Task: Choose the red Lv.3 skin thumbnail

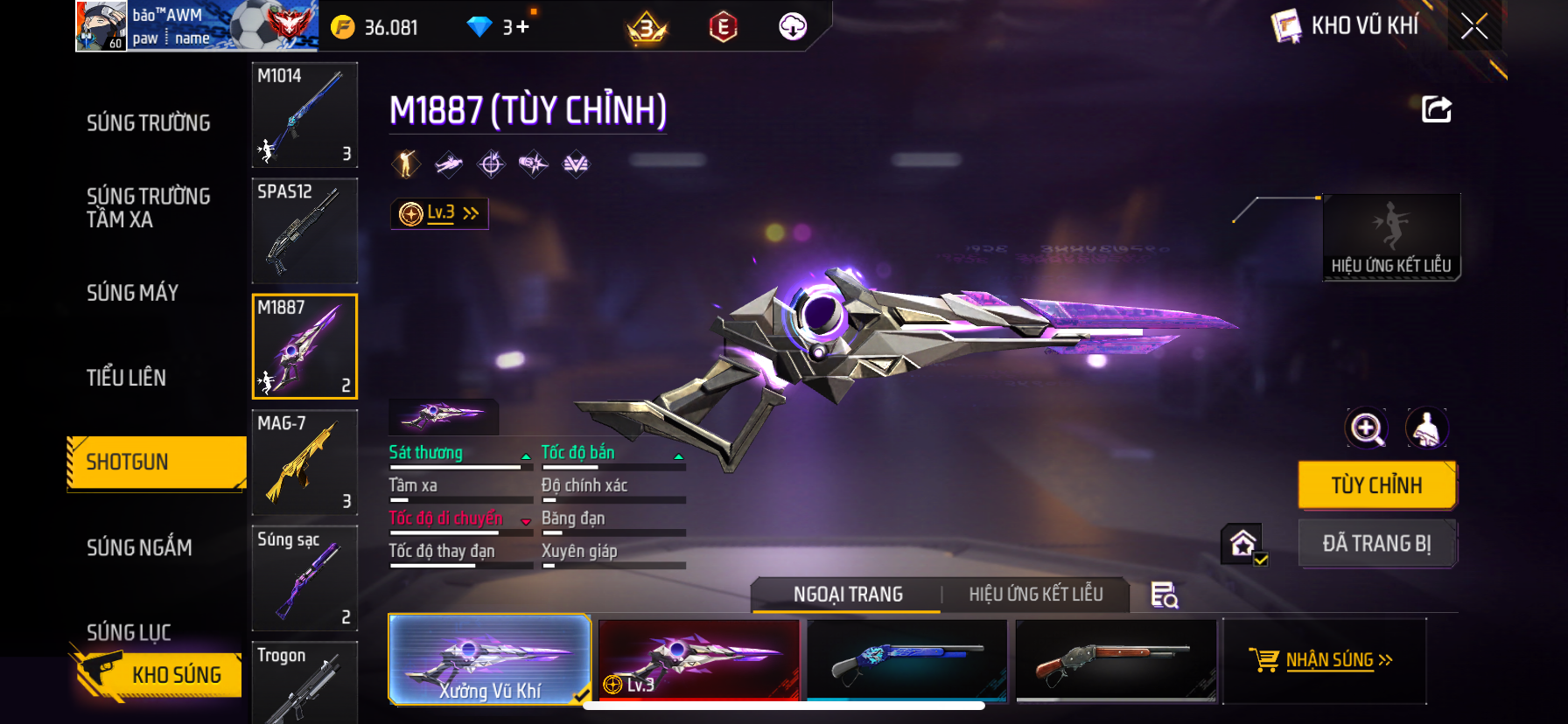Action: 698,660
